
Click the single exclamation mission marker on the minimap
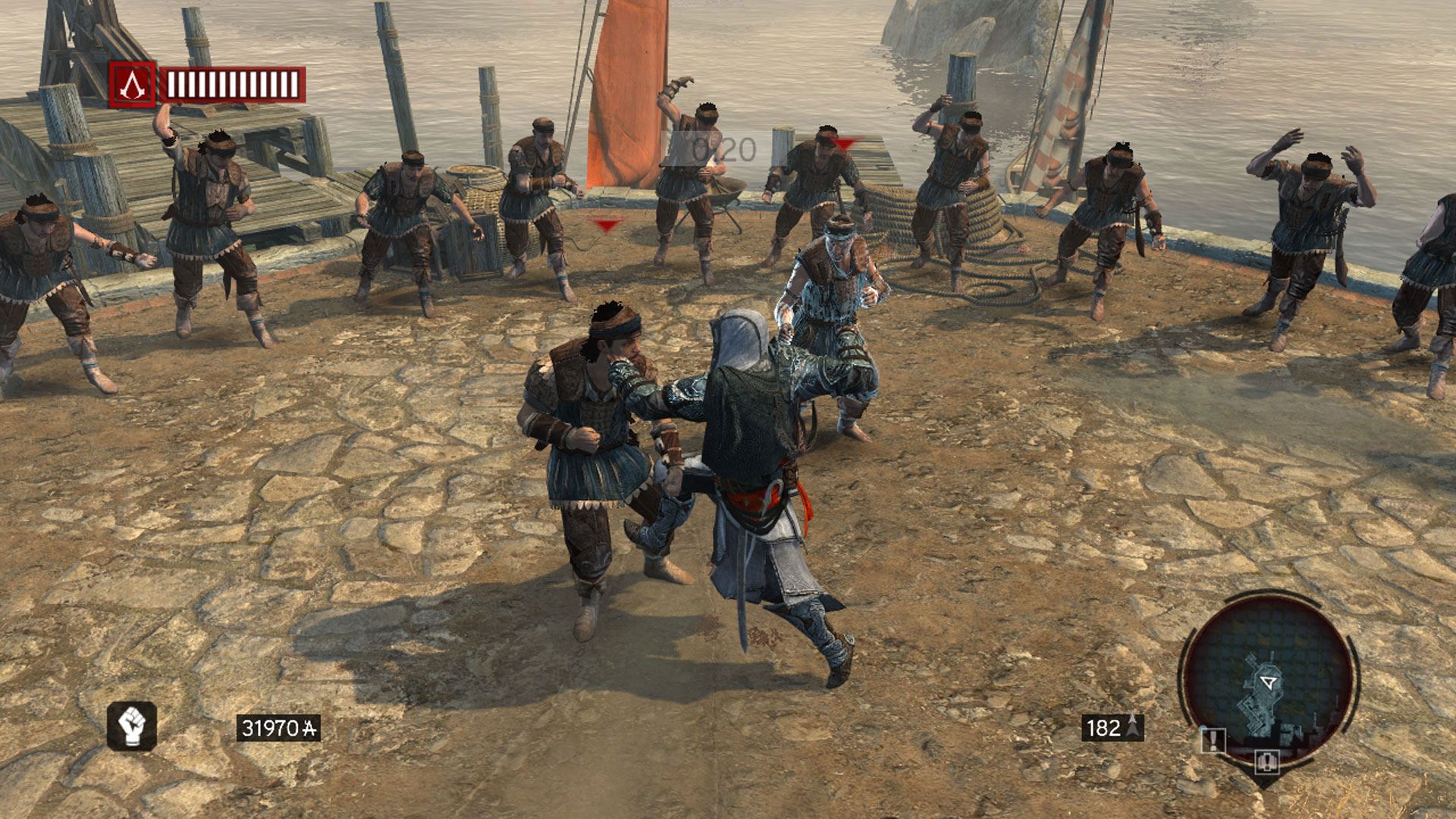pos(1213,739)
